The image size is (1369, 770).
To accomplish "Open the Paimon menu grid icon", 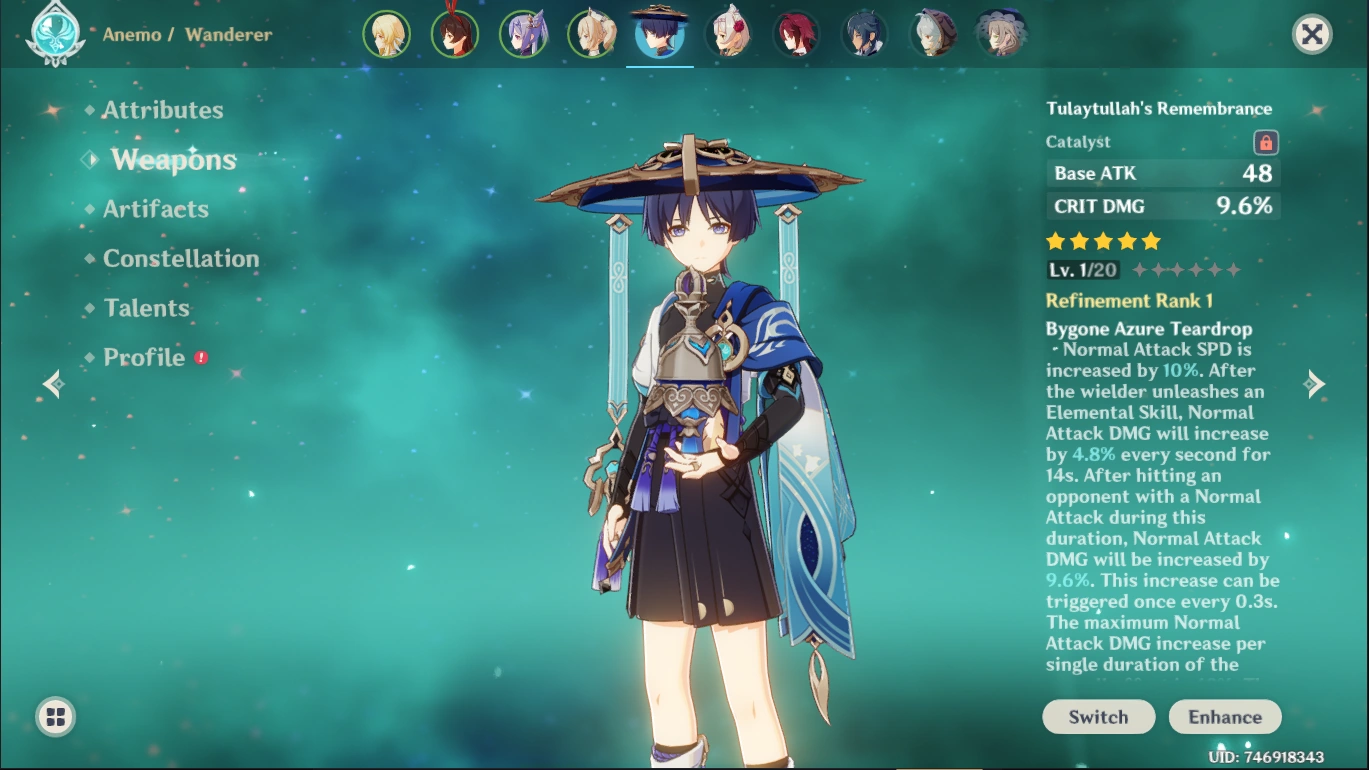I will pyautogui.click(x=55, y=716).
